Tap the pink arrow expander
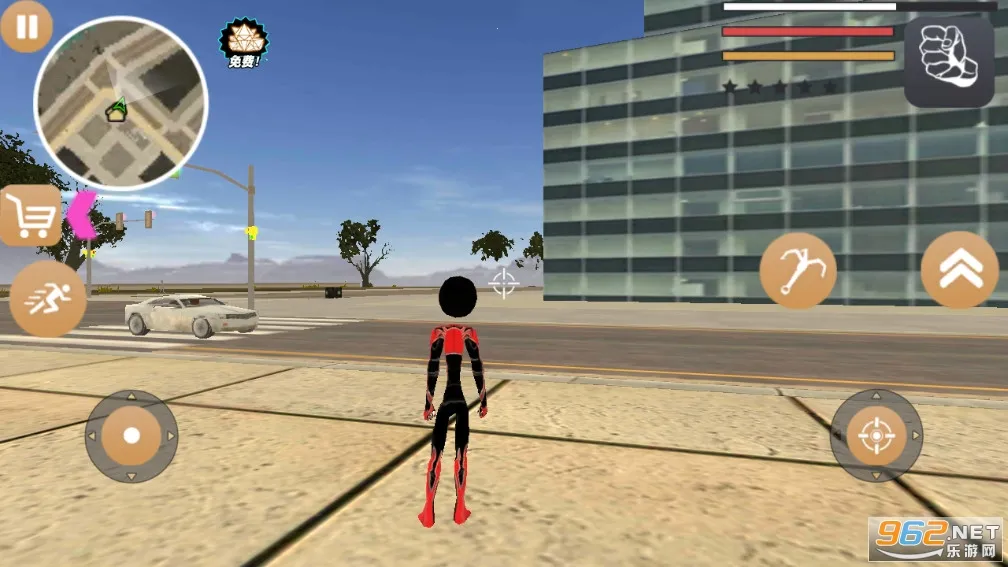The height and width of the screenshot is (567, 1008). click(82, 215)
